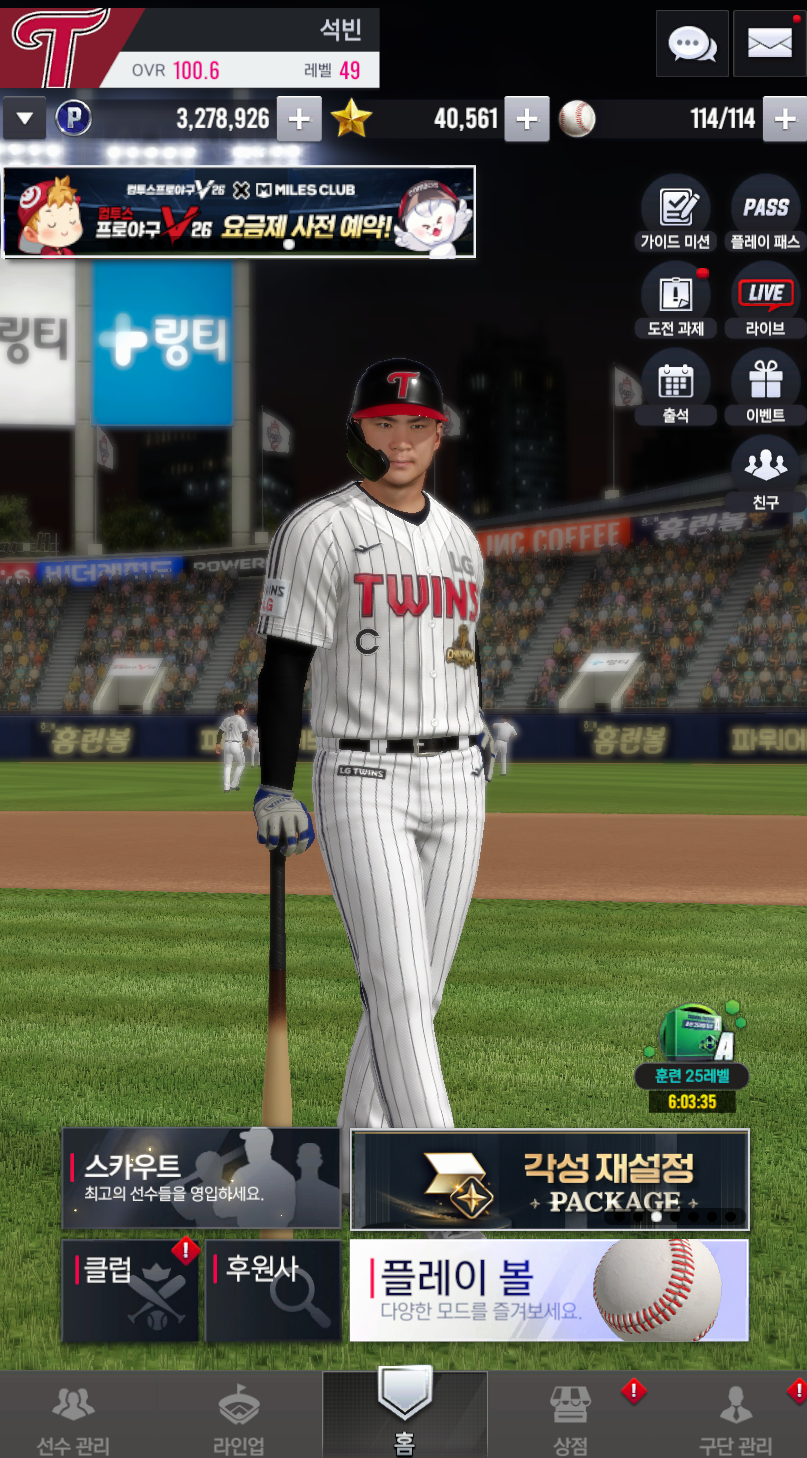The image size is (807, 1458).
Task: Switch to the 라인업 lineup tab
Action: [x=239, y=1417]
